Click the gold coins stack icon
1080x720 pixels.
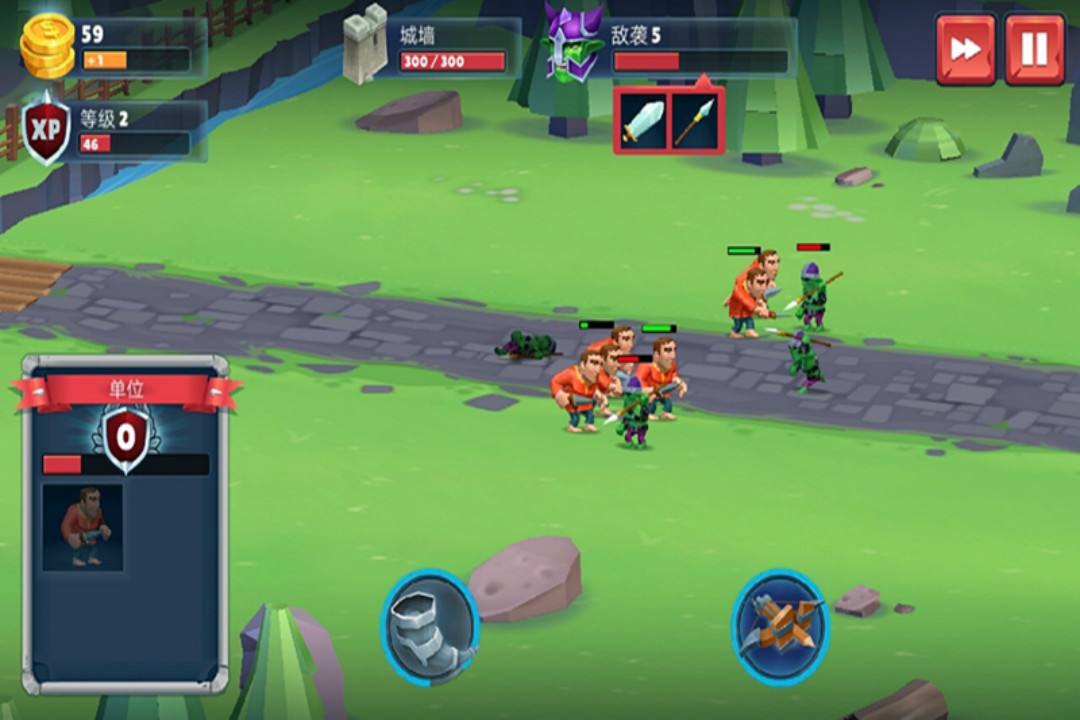click(x=47, y=46)
